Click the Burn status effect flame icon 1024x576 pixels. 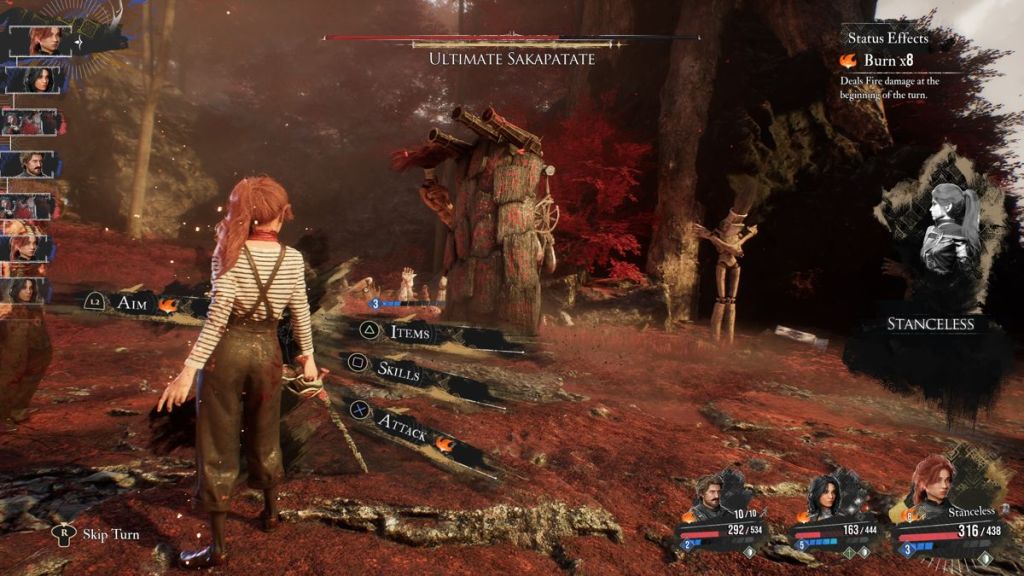click(848, 61)
